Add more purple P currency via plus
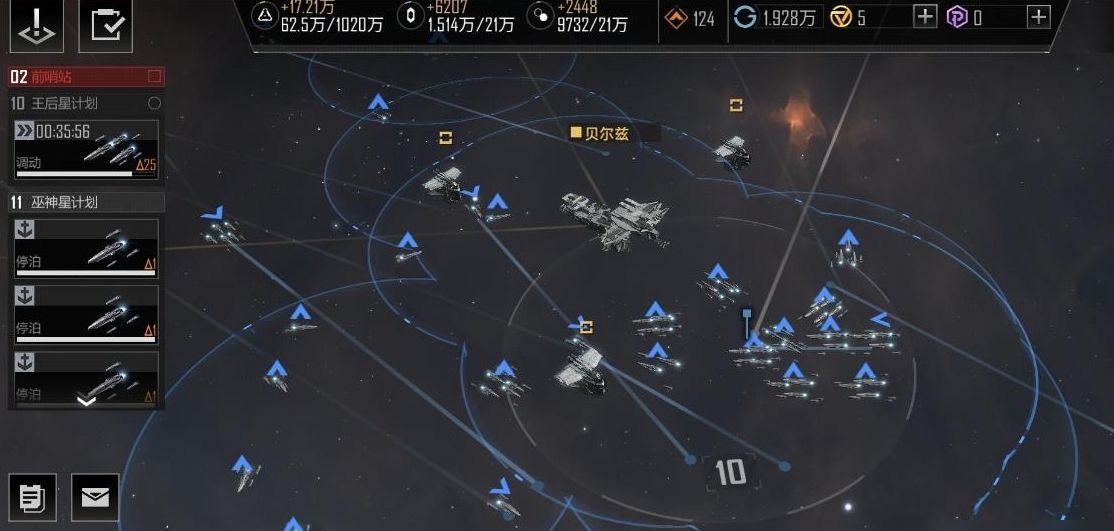This screenshot has width=1114, height=531. [x=1039, y=16]
